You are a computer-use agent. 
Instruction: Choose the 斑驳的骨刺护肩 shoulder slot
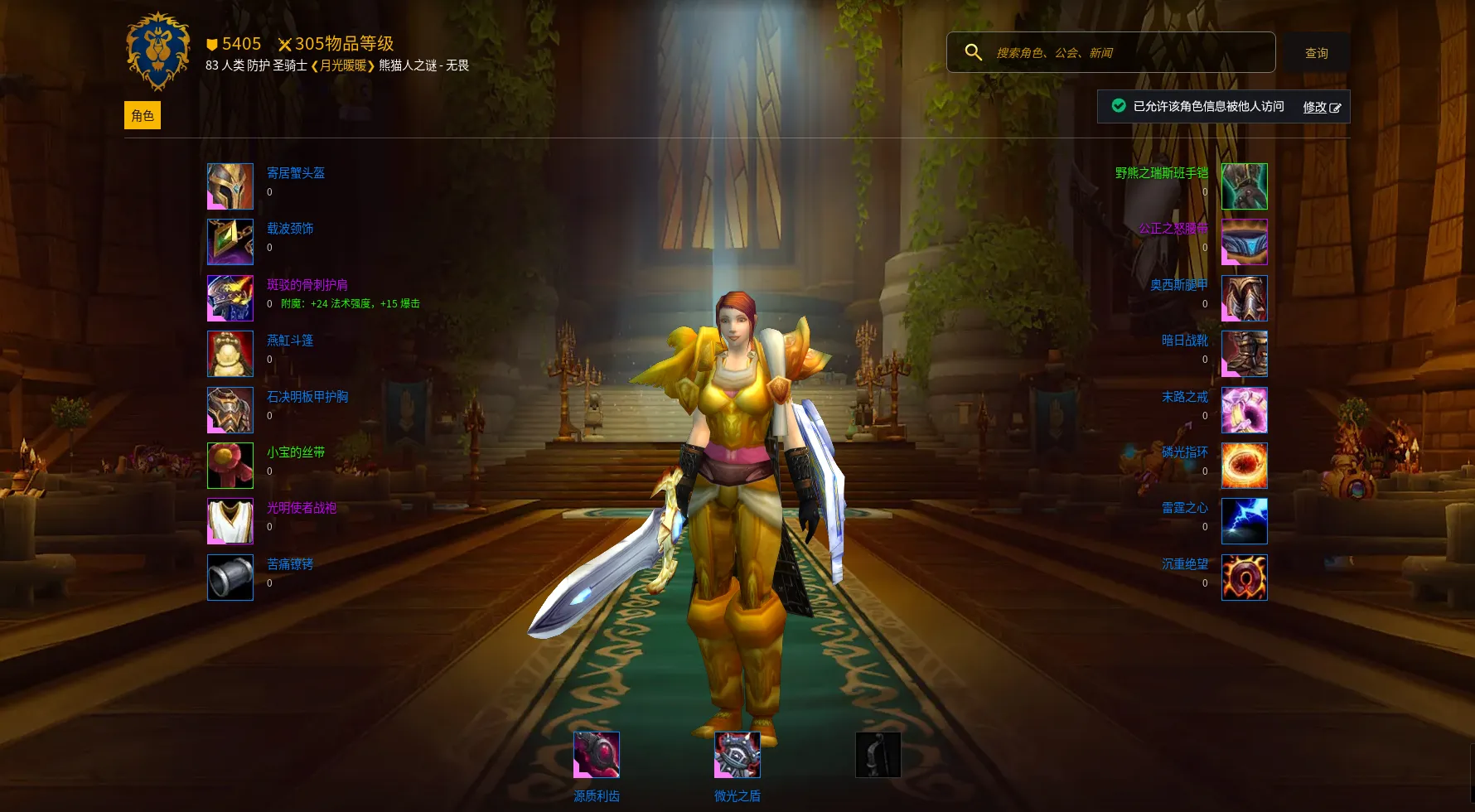pos(230,298)
